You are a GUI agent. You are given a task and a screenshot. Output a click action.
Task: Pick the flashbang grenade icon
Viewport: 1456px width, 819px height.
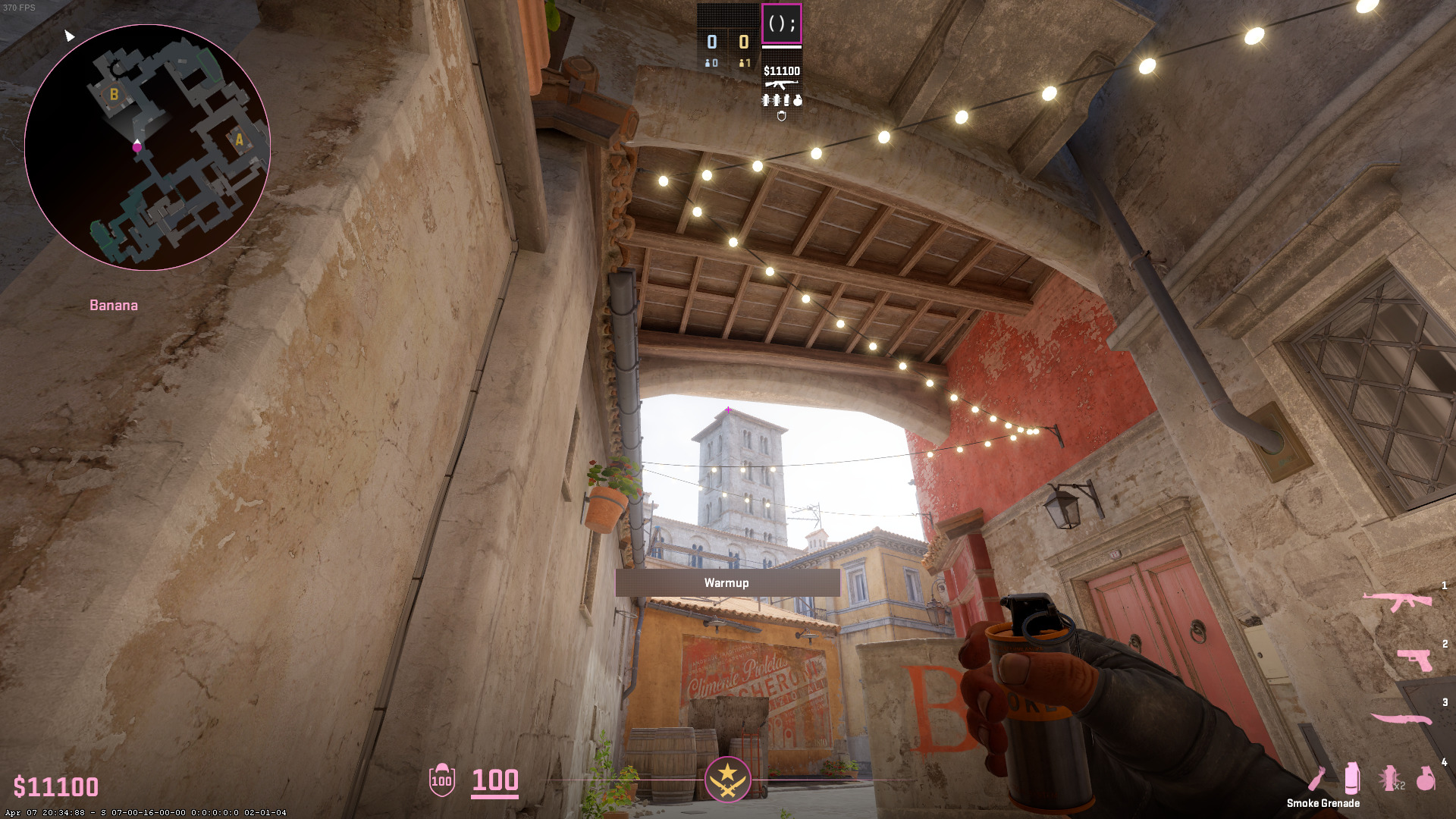pyautogui.click(x=1389, y=778)
